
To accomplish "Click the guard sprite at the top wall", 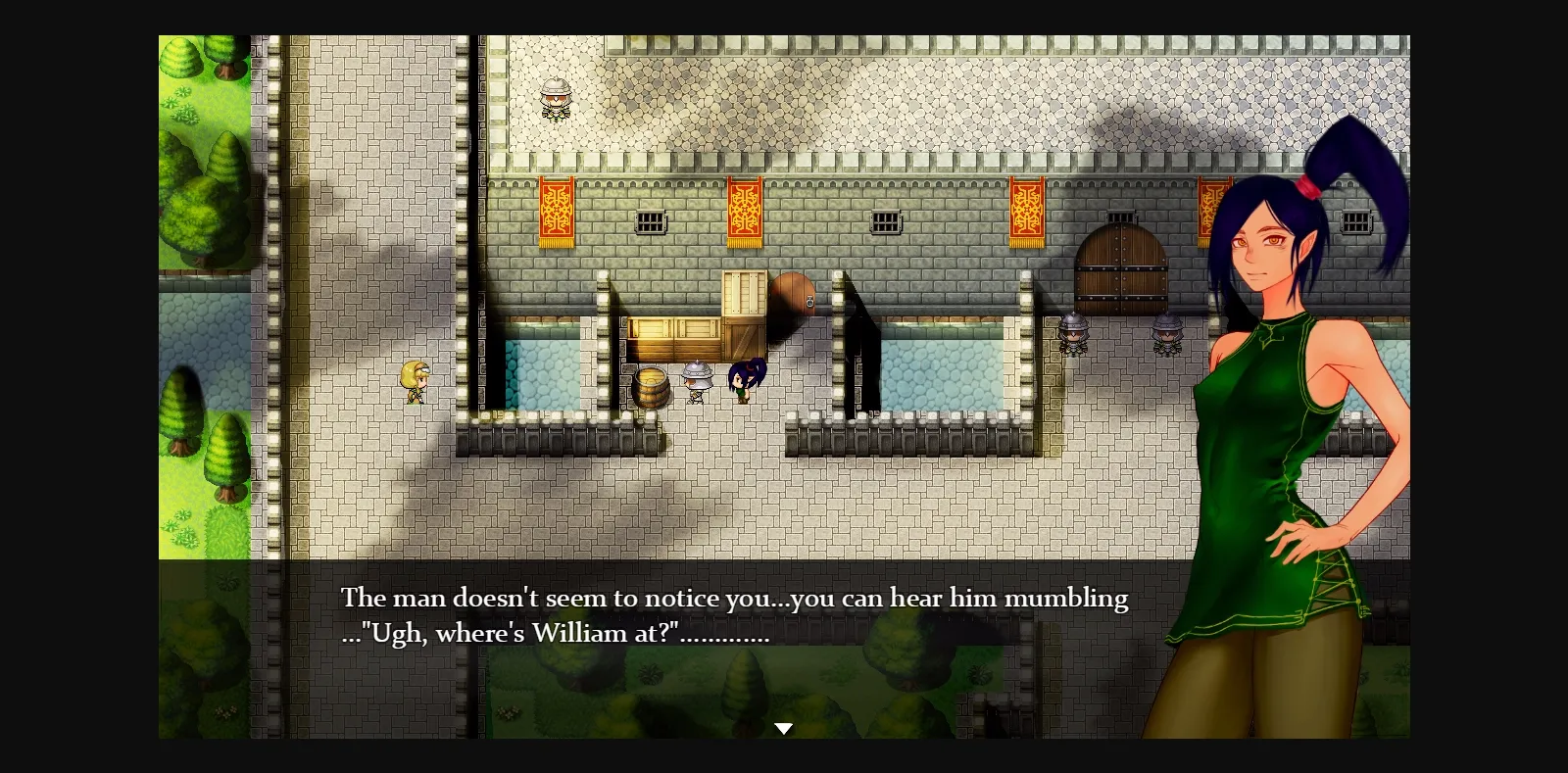I will pos(556,101).
